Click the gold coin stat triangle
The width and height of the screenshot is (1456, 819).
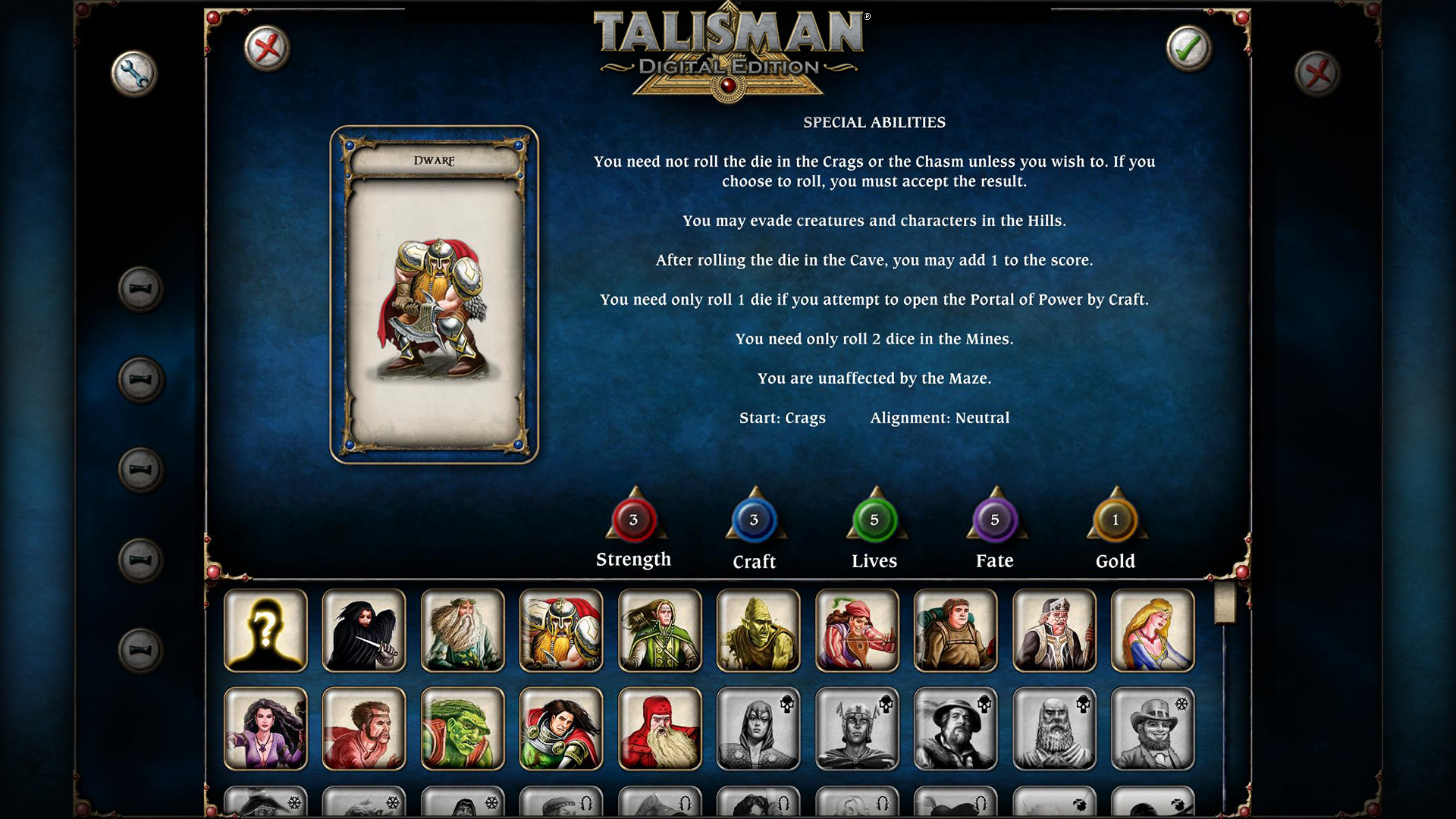tap(1115, 520)
